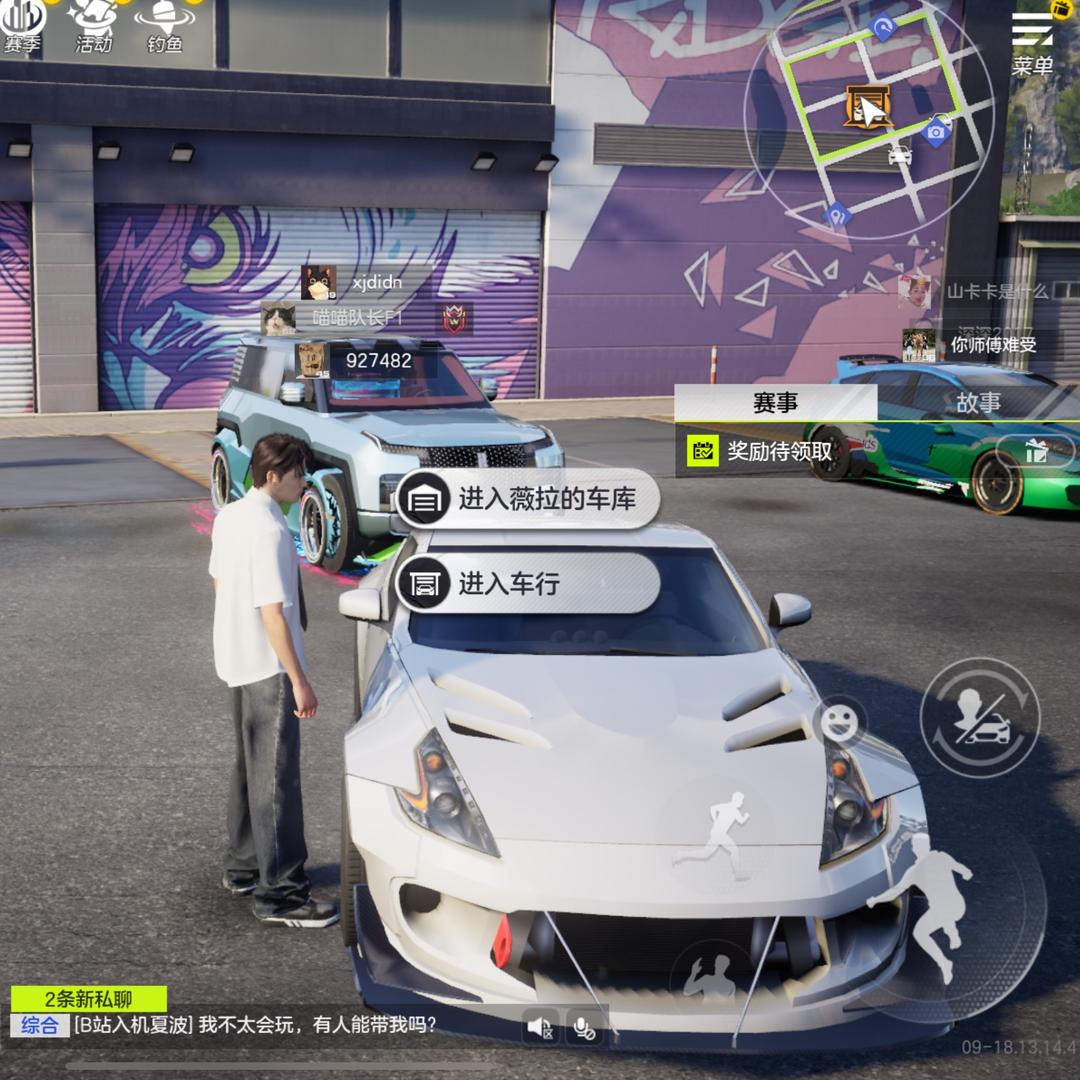Toggle the muted microphone button

pyautogui.click(x=585, y=1026)
